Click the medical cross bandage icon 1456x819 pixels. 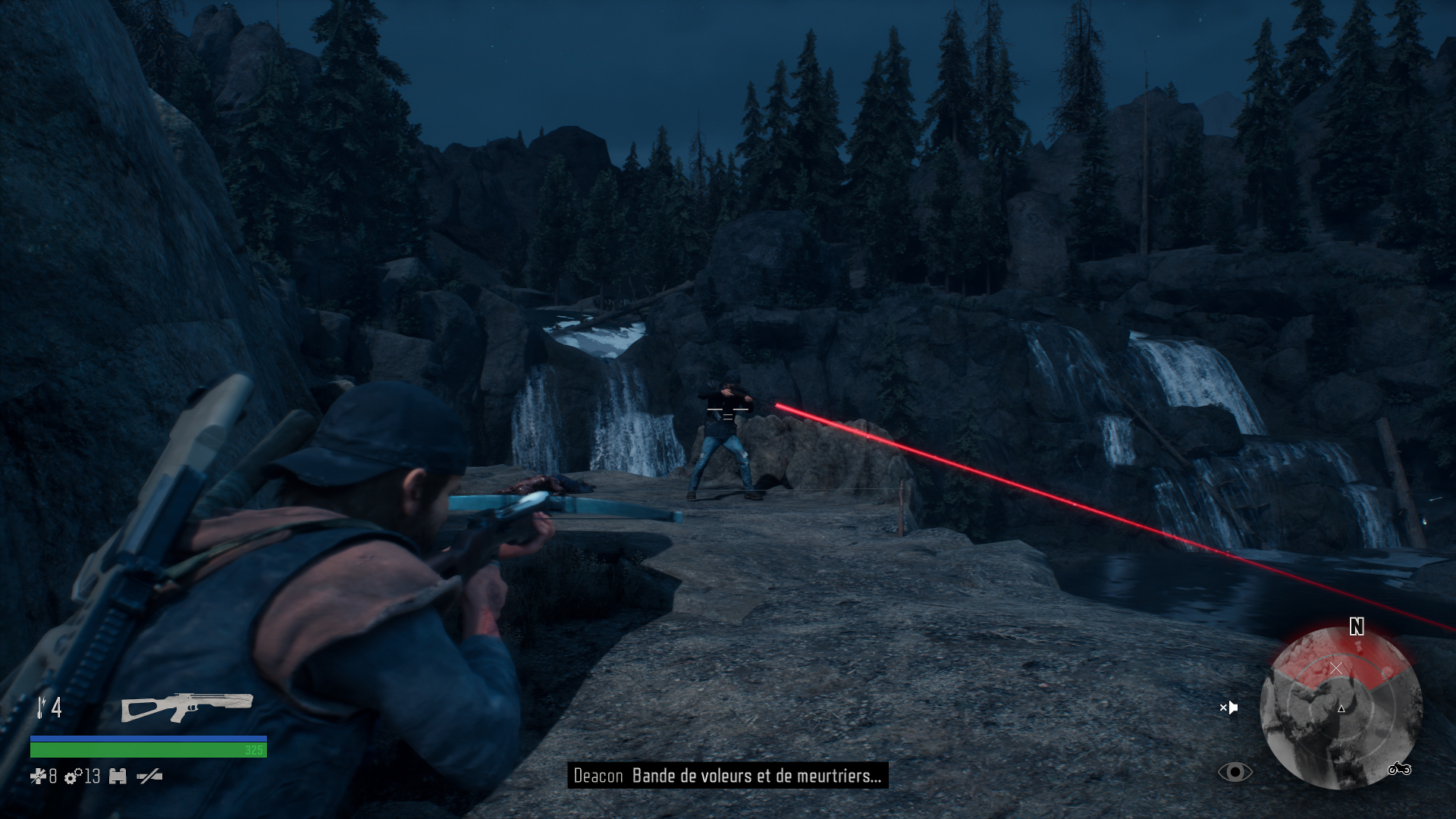click(38, 776)
